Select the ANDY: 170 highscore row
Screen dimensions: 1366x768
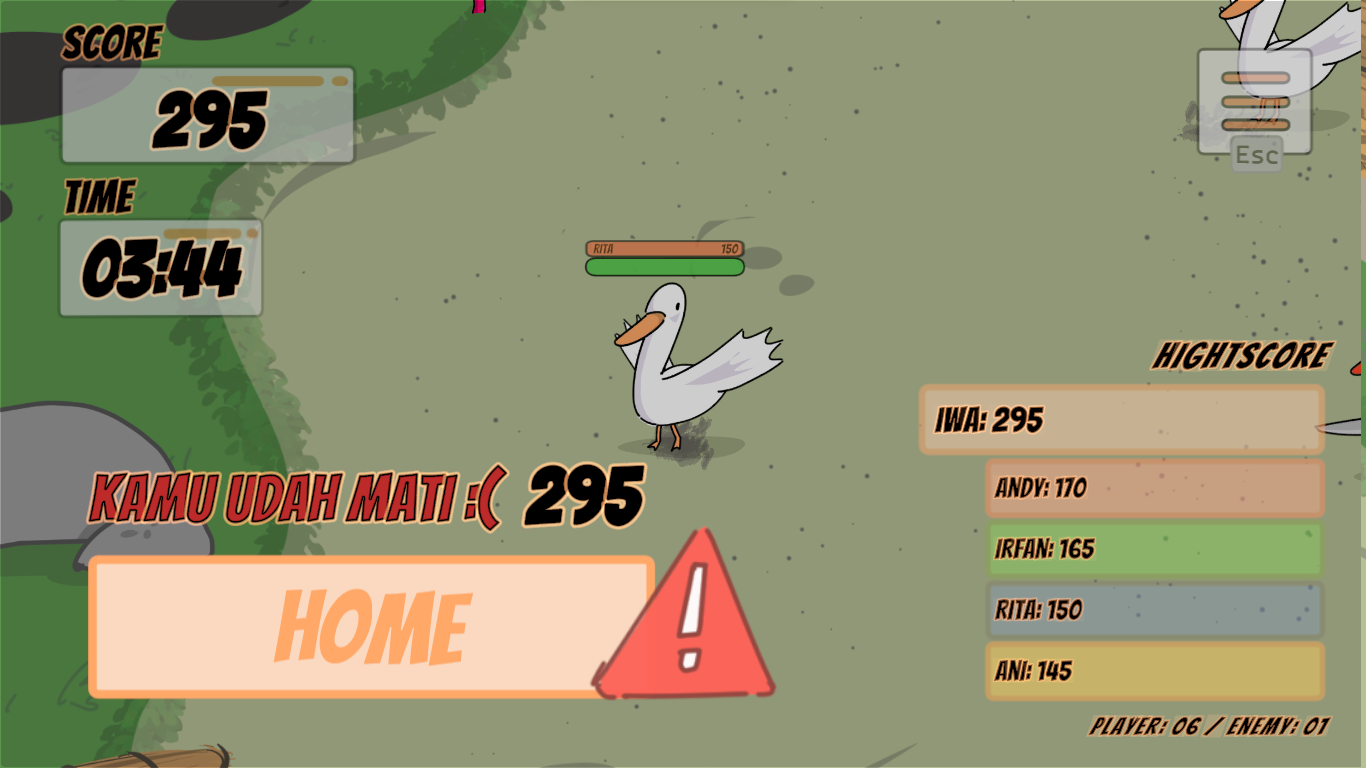[x=1155, y=489]
